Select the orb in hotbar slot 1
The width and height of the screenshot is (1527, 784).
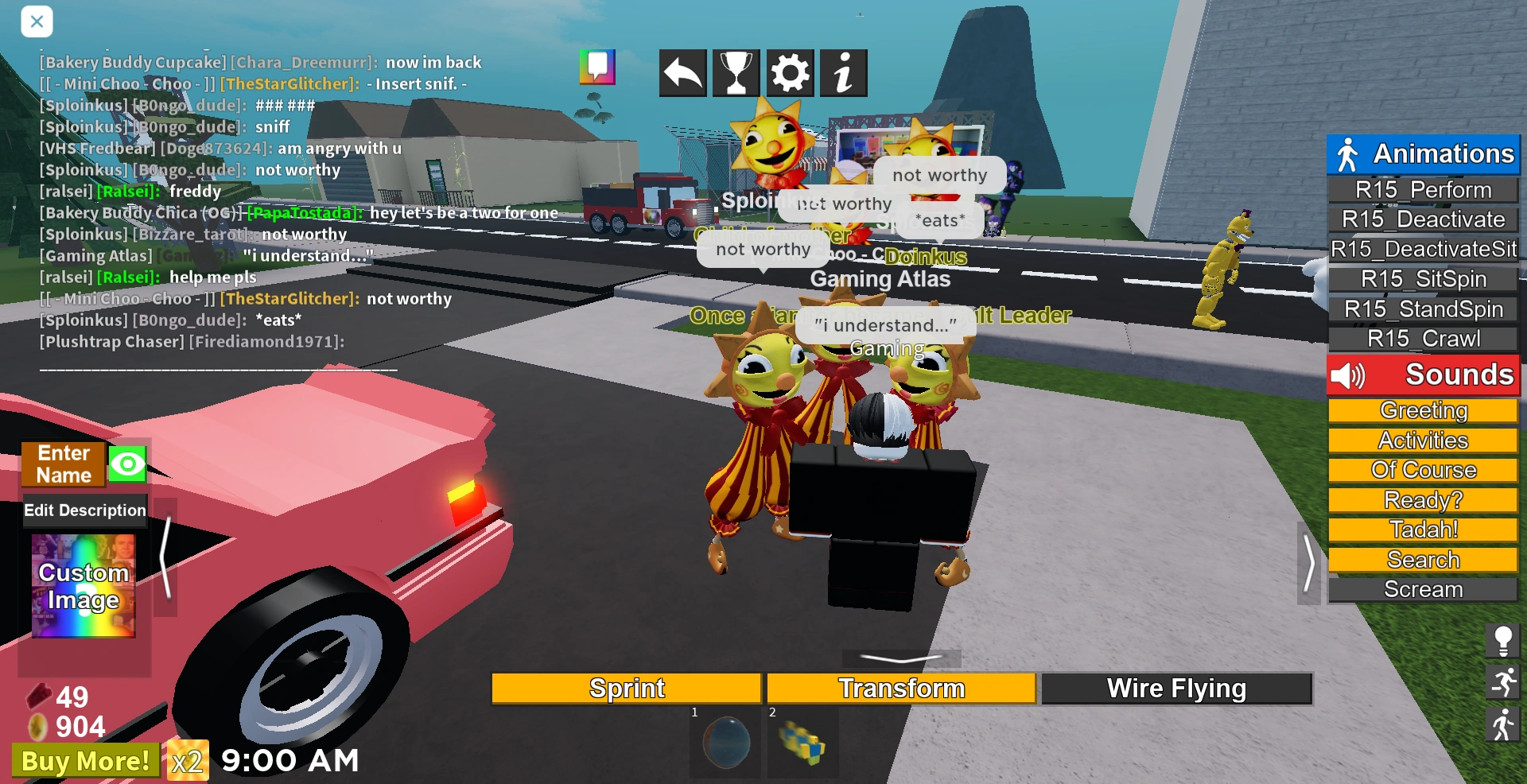(725, 742)
